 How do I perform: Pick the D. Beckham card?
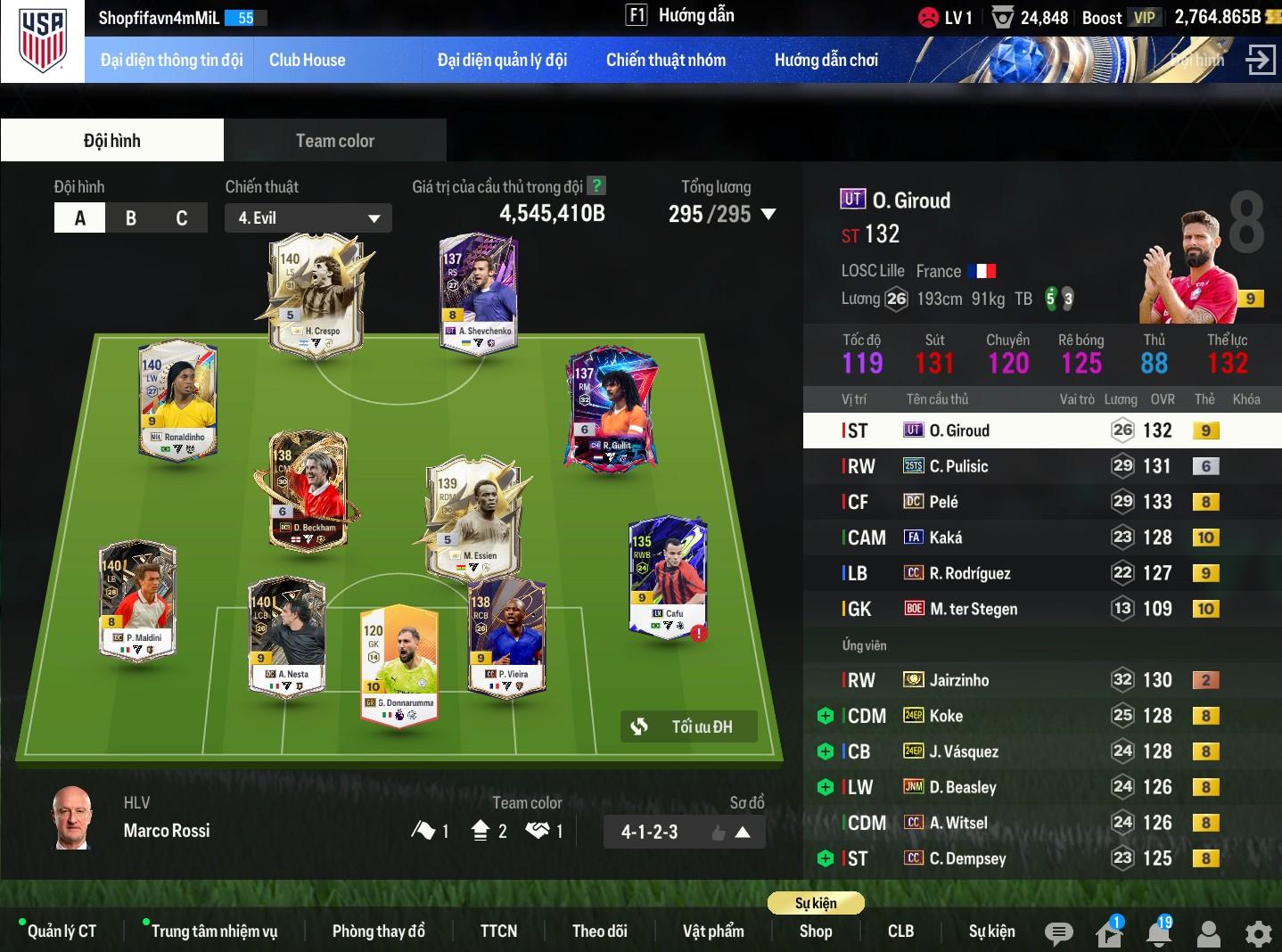[x=308, y=490]
